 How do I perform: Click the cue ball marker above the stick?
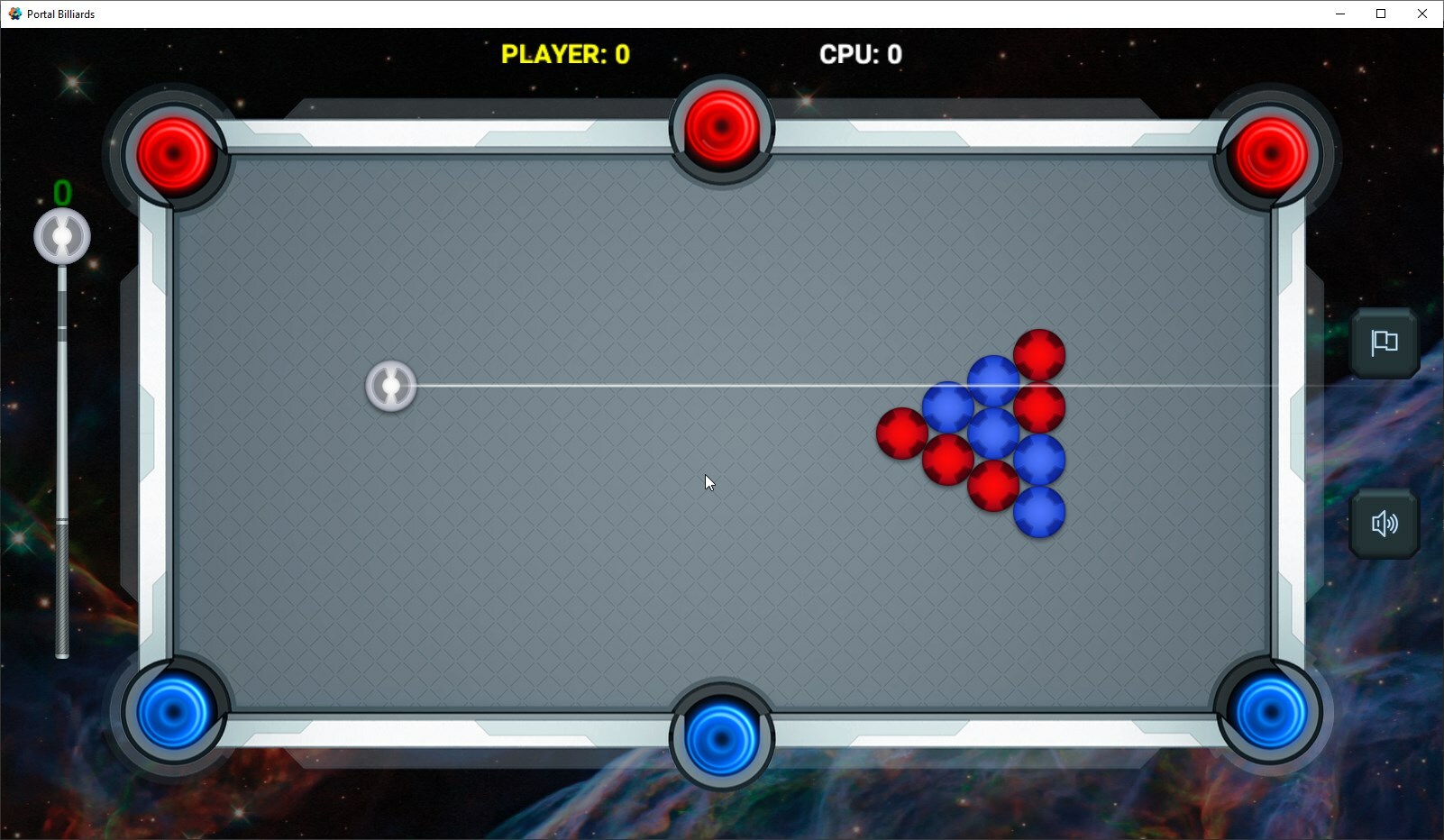[x=61, y=235]
